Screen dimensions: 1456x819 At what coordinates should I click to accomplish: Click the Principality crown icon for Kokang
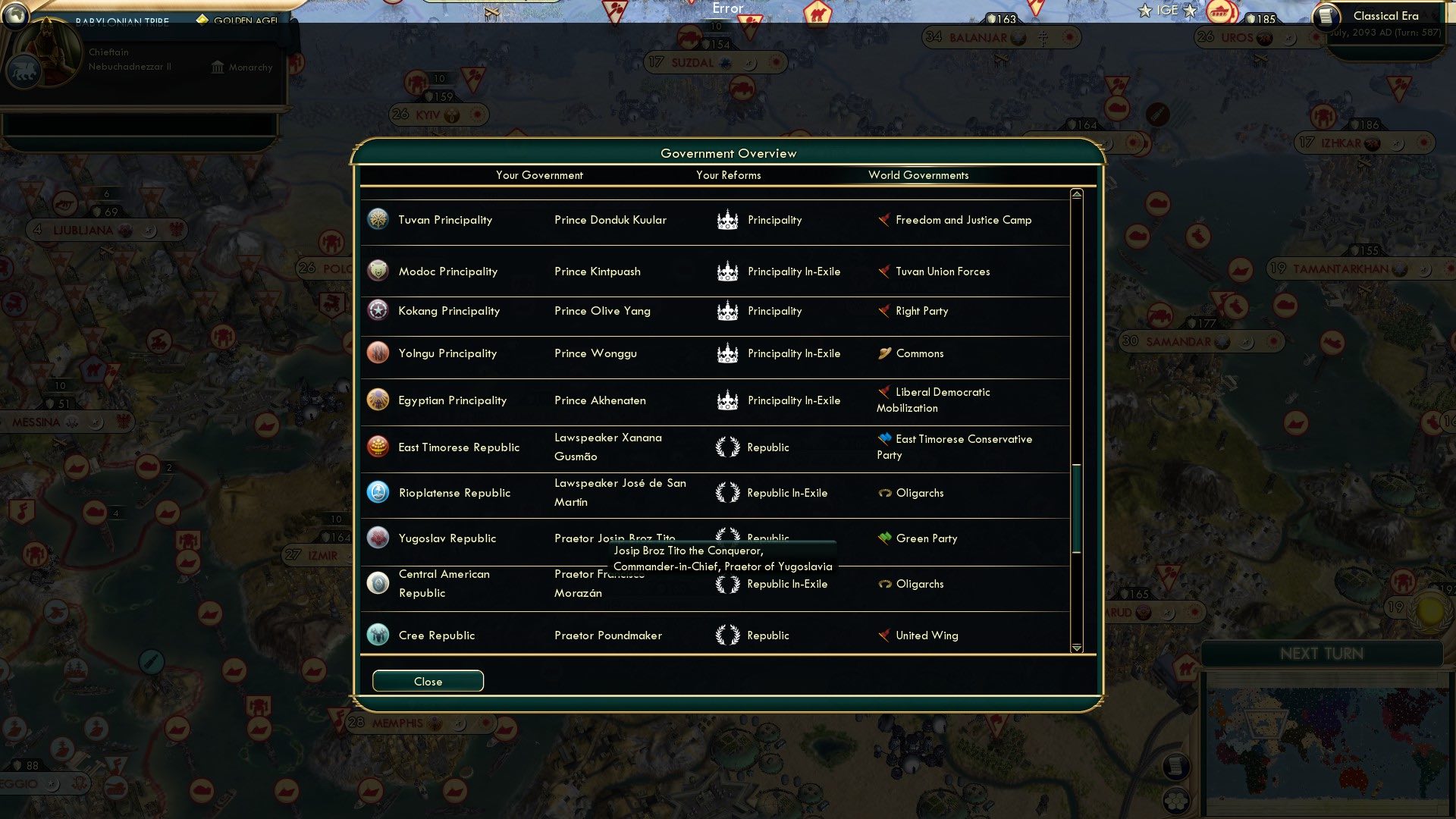(728, 310)
